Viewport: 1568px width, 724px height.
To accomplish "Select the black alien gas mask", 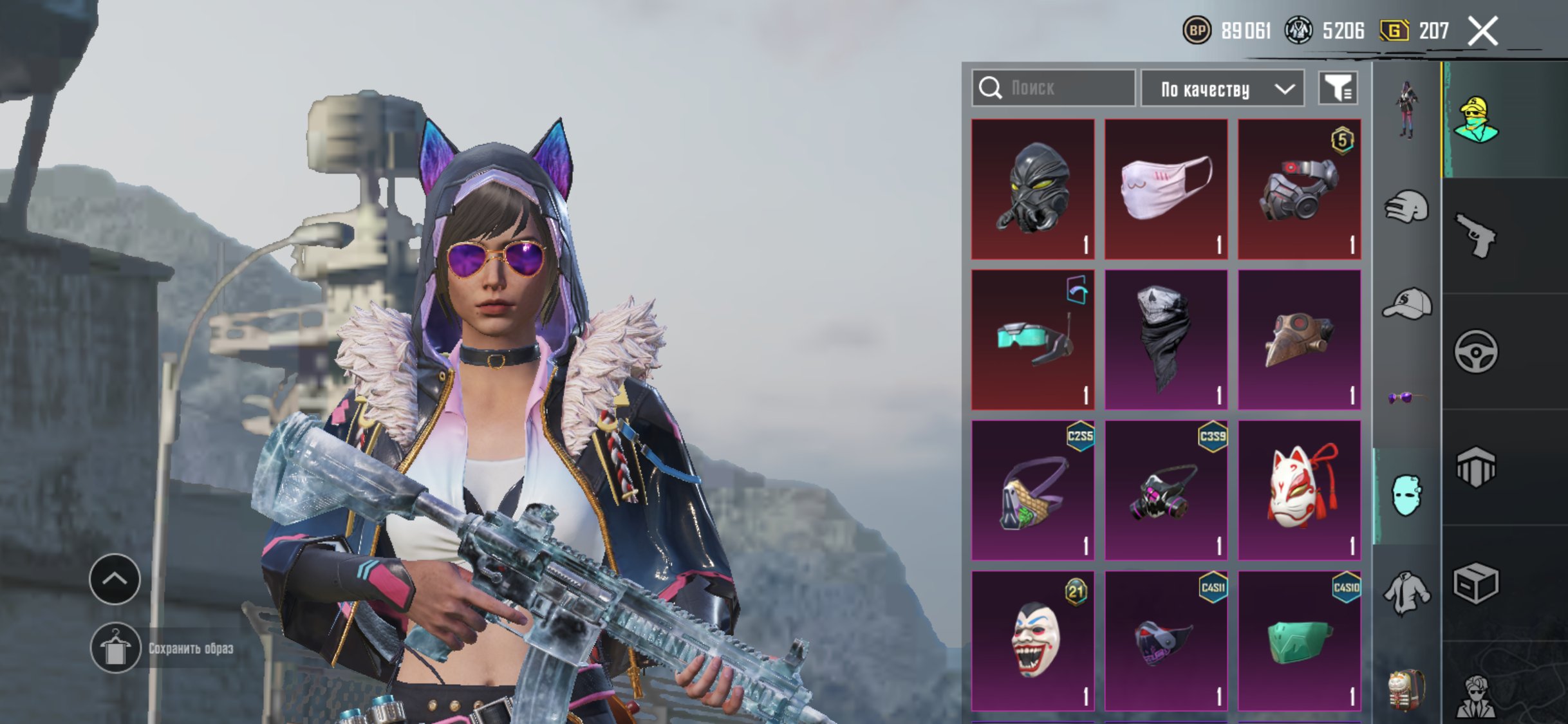I will [x=1032, y=189].
